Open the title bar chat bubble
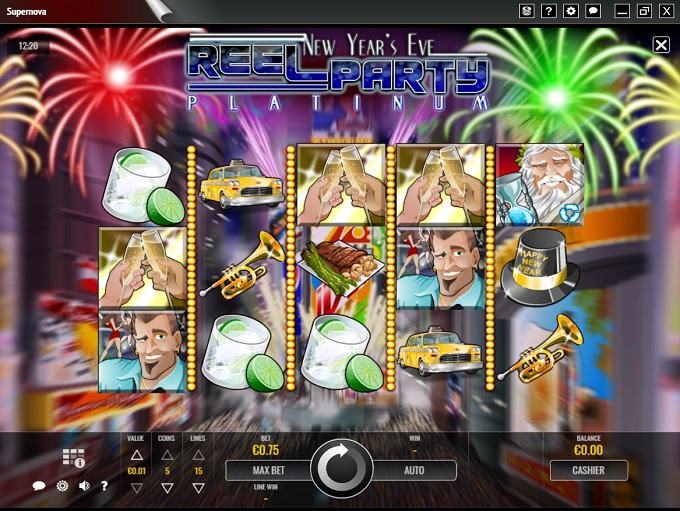 point(593,11)
